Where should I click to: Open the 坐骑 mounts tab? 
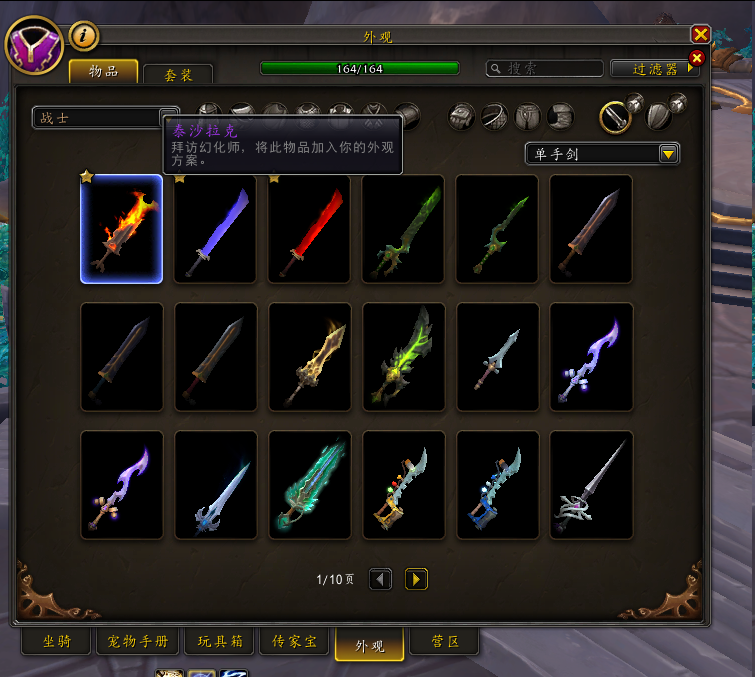click(x=55, y=641)
